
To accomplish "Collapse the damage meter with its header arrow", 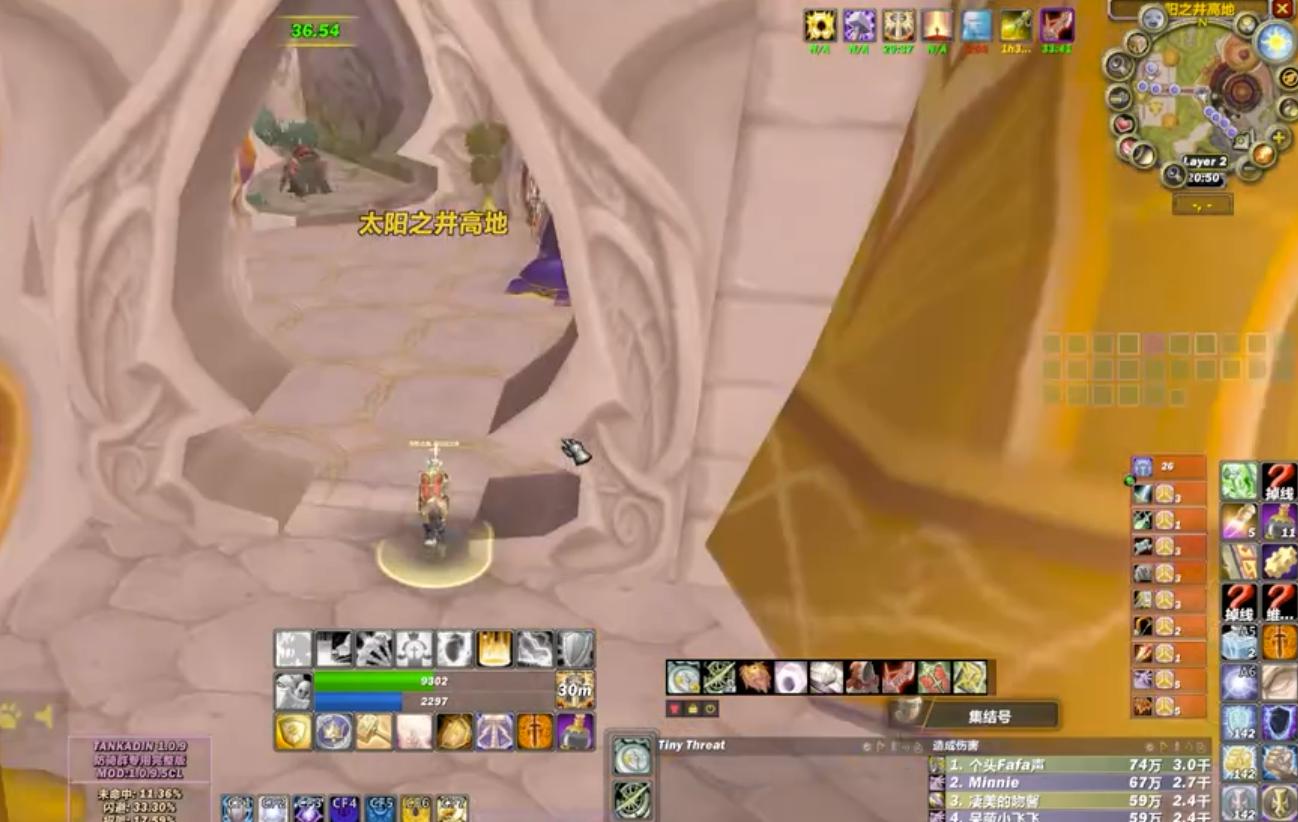I will 1164,744.
